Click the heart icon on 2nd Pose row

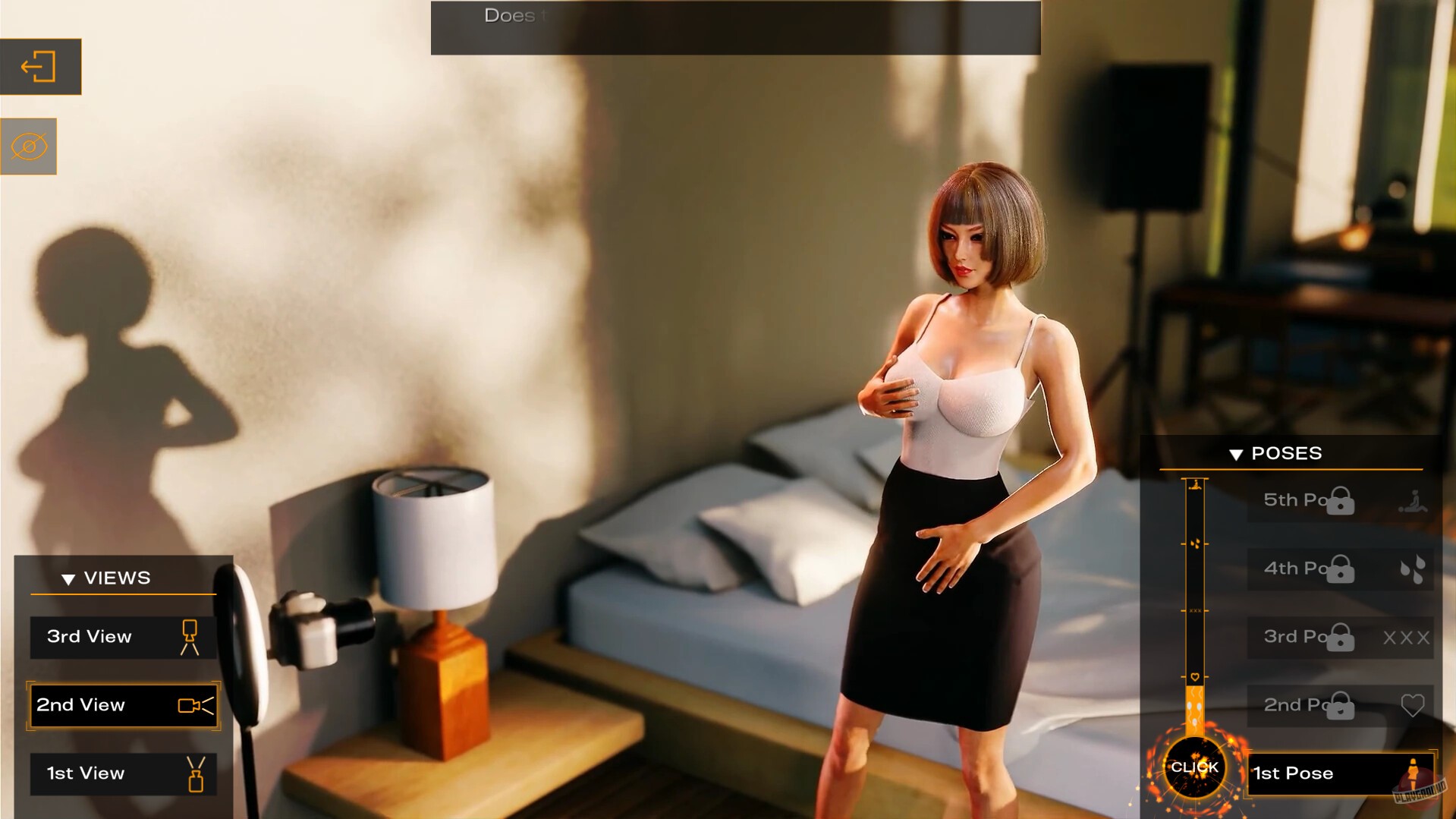[1414, 705]
